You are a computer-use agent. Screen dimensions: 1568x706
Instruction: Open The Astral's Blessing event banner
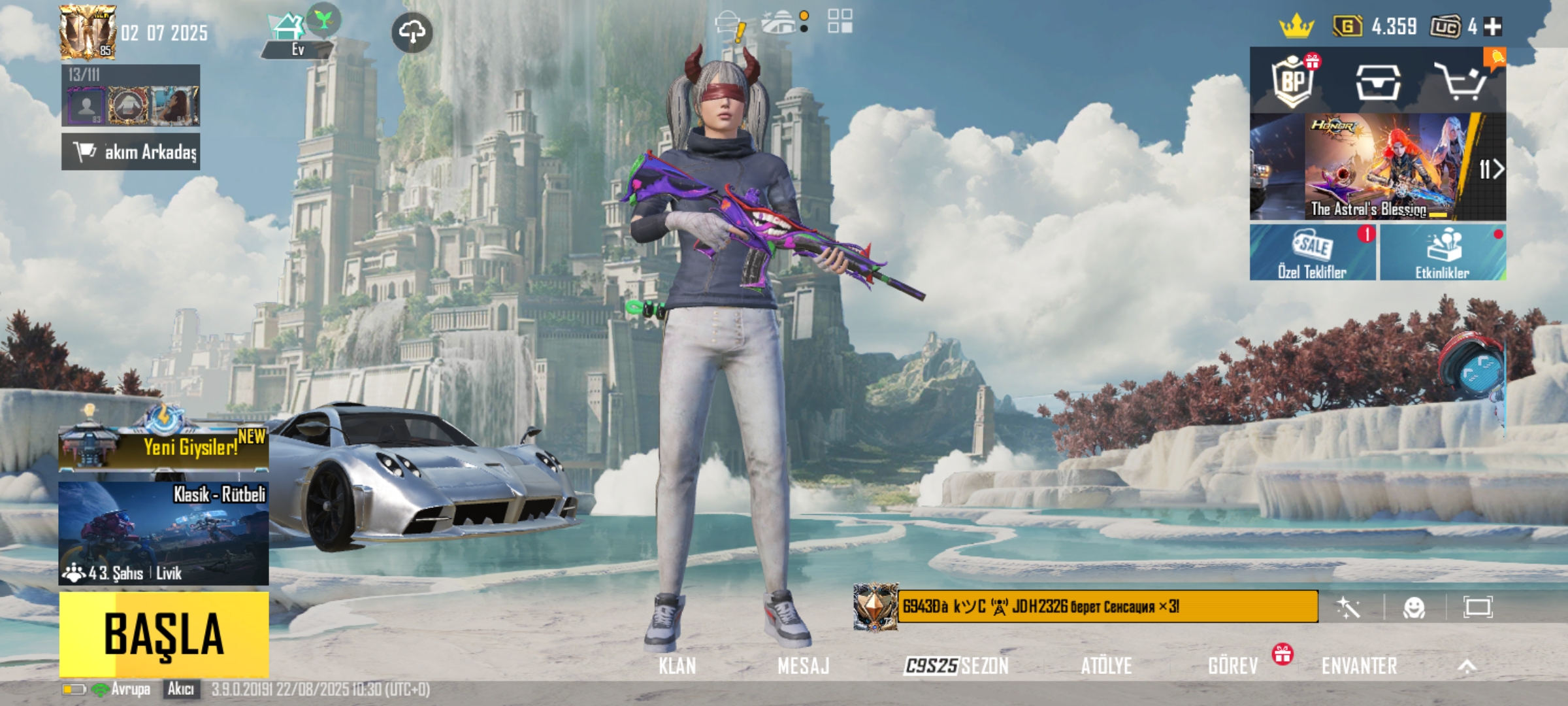1377,167
